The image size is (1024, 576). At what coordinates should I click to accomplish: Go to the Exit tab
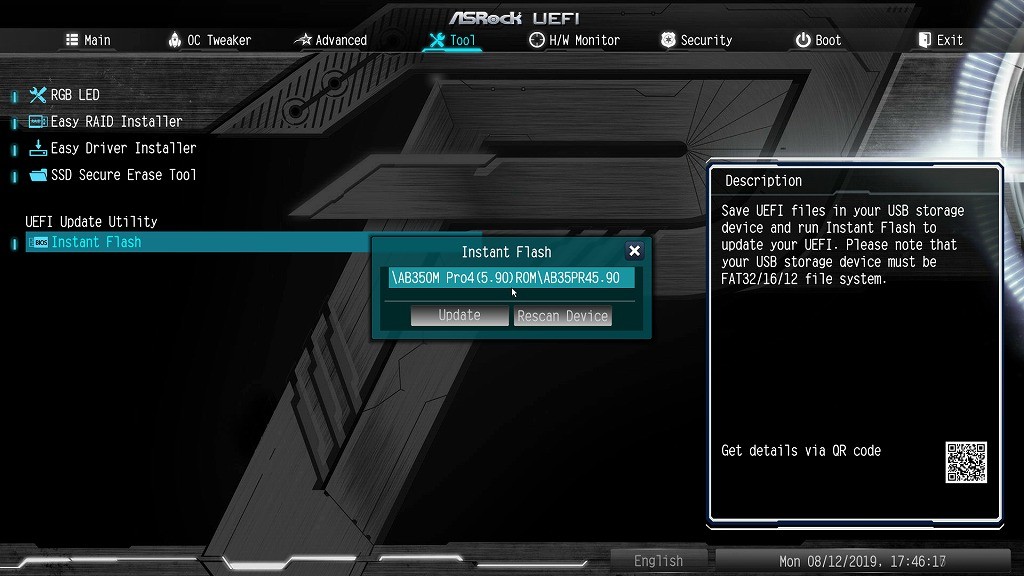940,40
